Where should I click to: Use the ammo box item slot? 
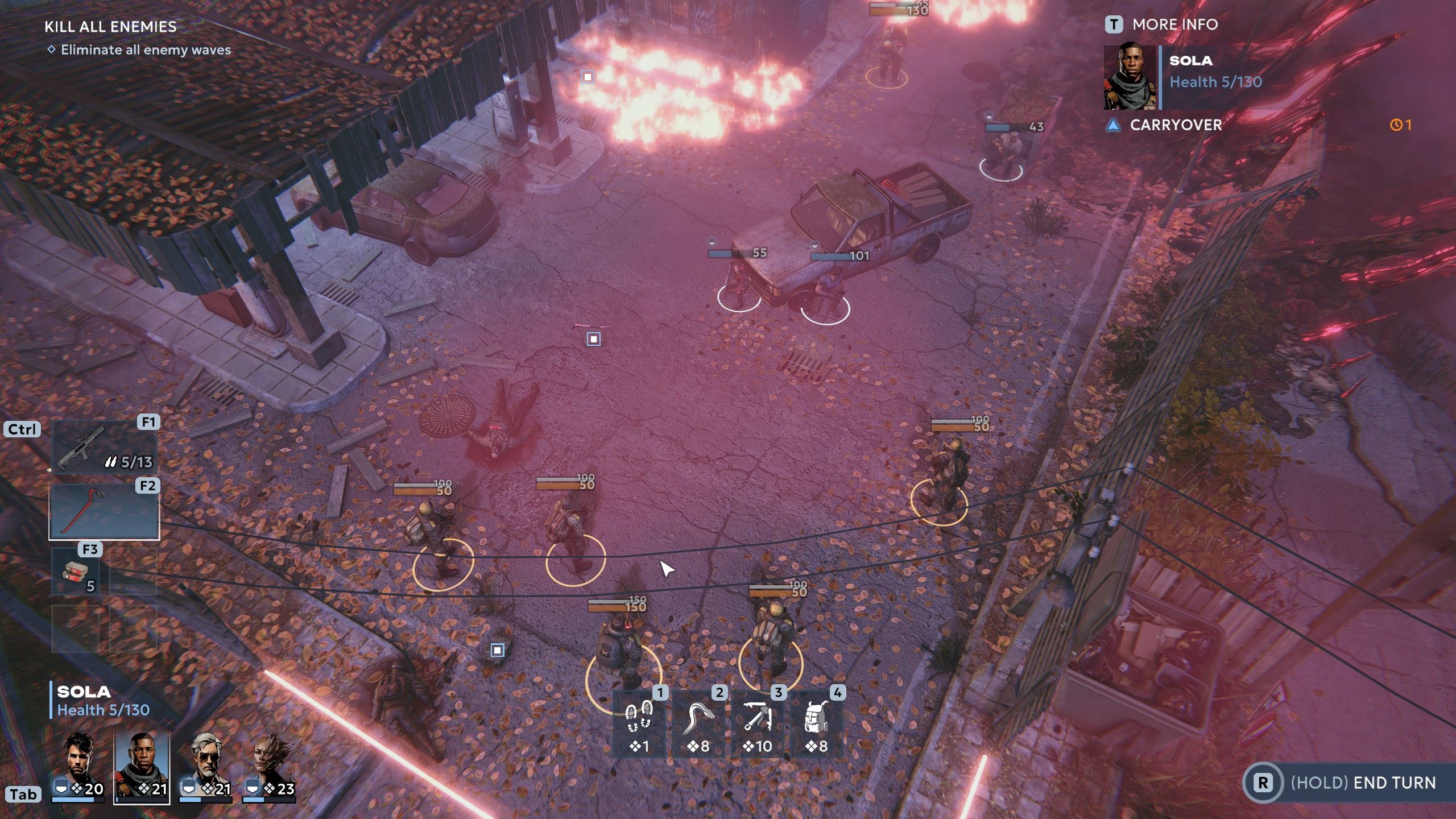click(x=76, y=572)
